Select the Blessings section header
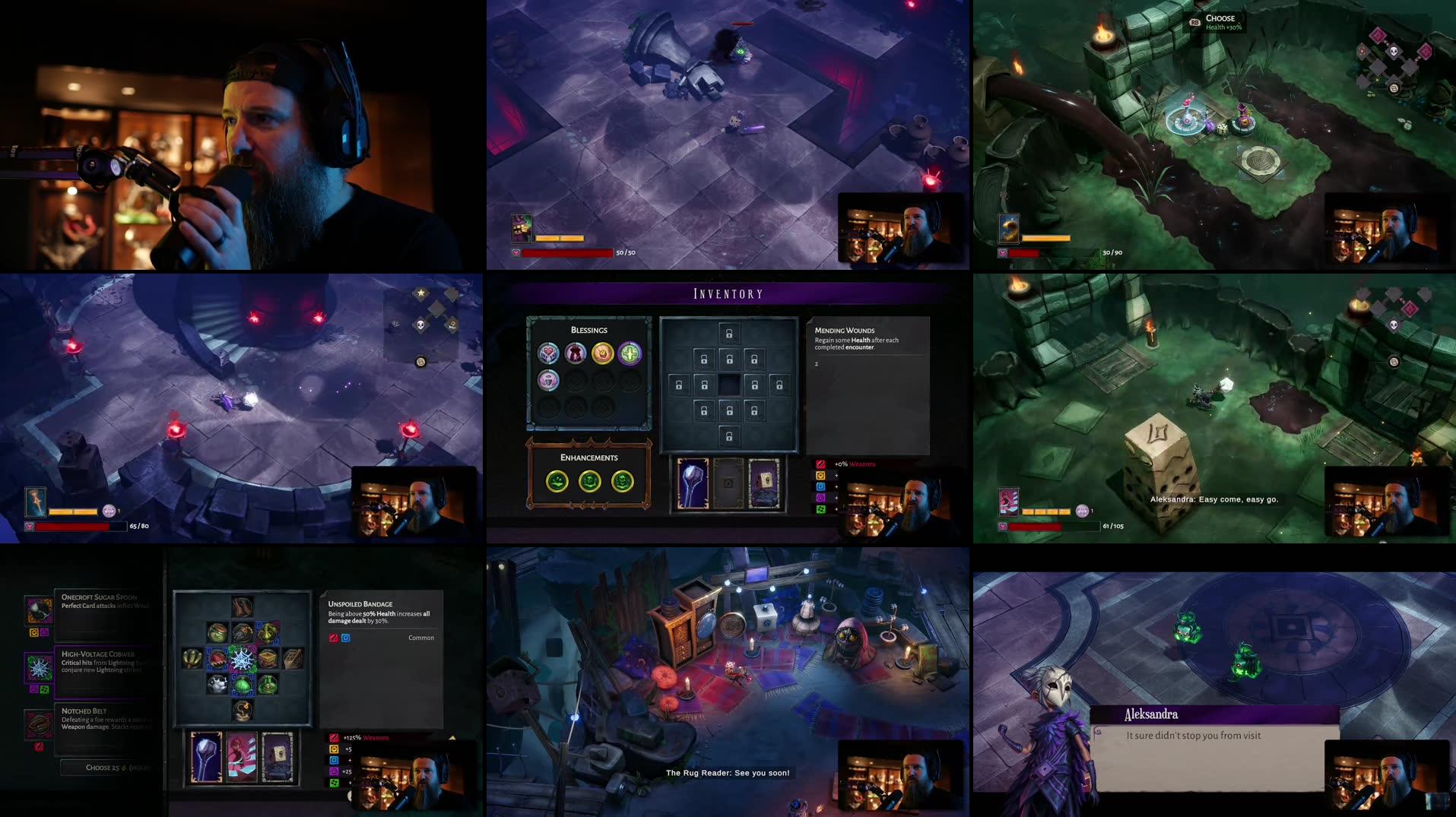 click(x=589, y=330)
